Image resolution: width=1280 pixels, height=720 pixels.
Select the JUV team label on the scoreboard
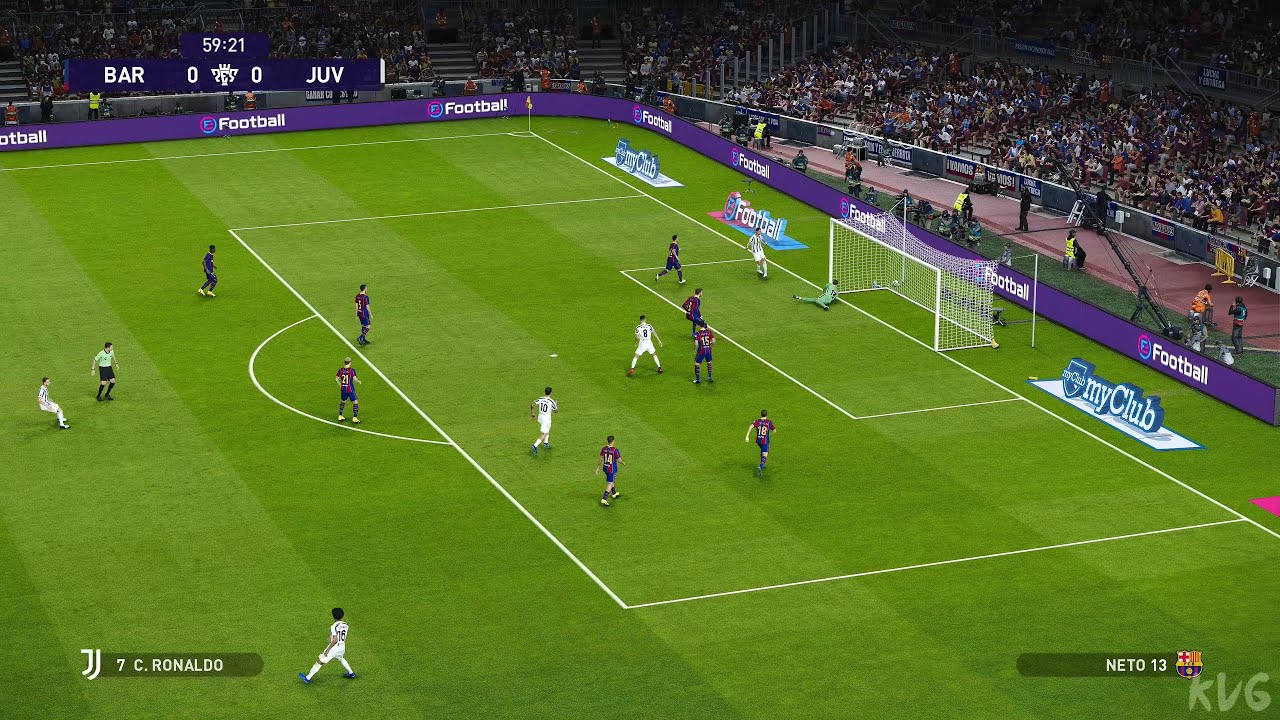pyautogui.click(x=325, y=75)
